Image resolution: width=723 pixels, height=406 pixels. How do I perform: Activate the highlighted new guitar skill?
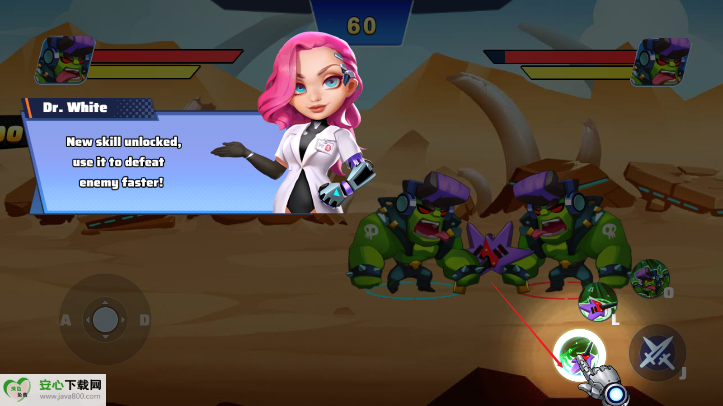[x=580, y=352]
